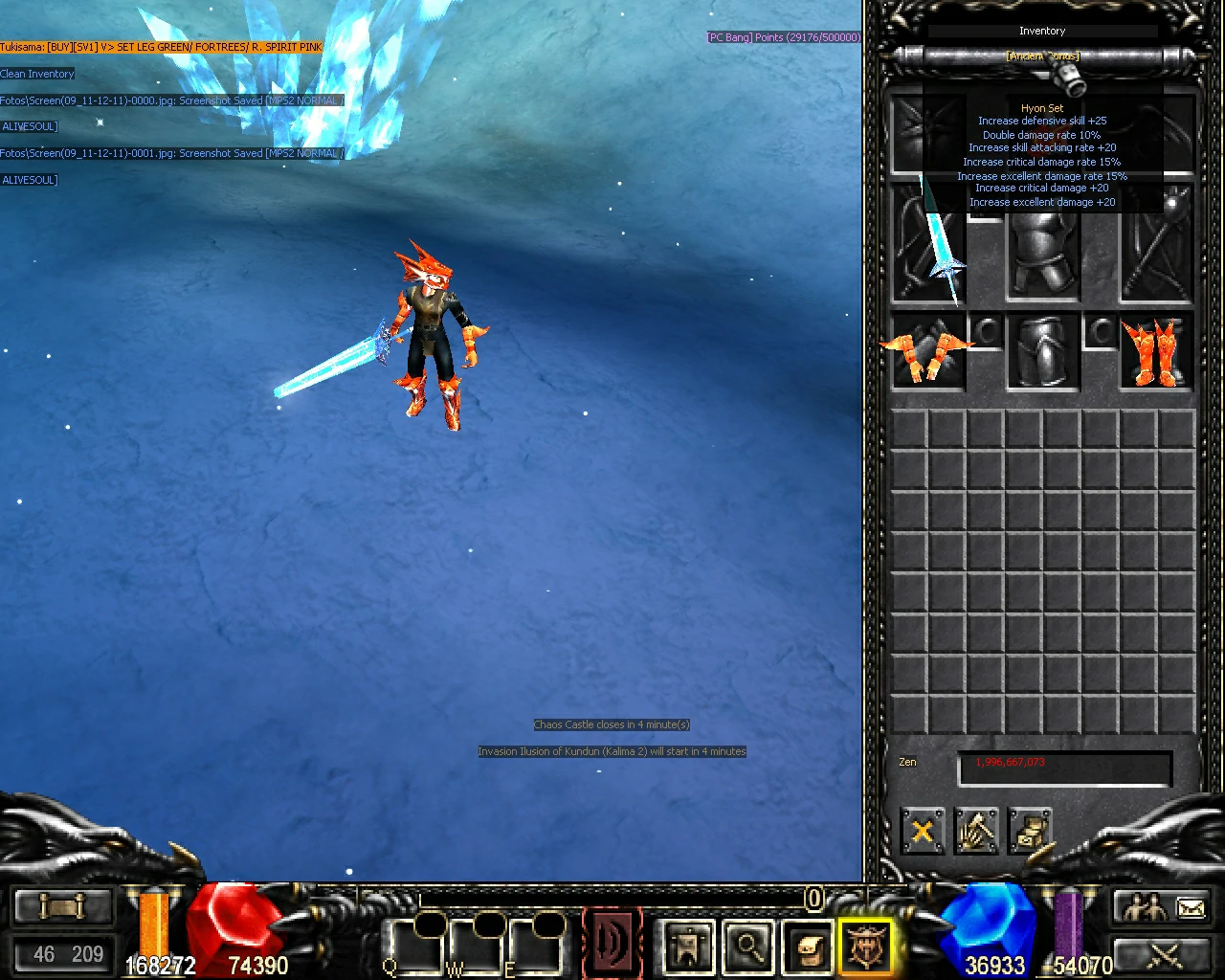1225x980 pixels.
Task: Open the personal store chest icon
Action: tap(1032, 832)
